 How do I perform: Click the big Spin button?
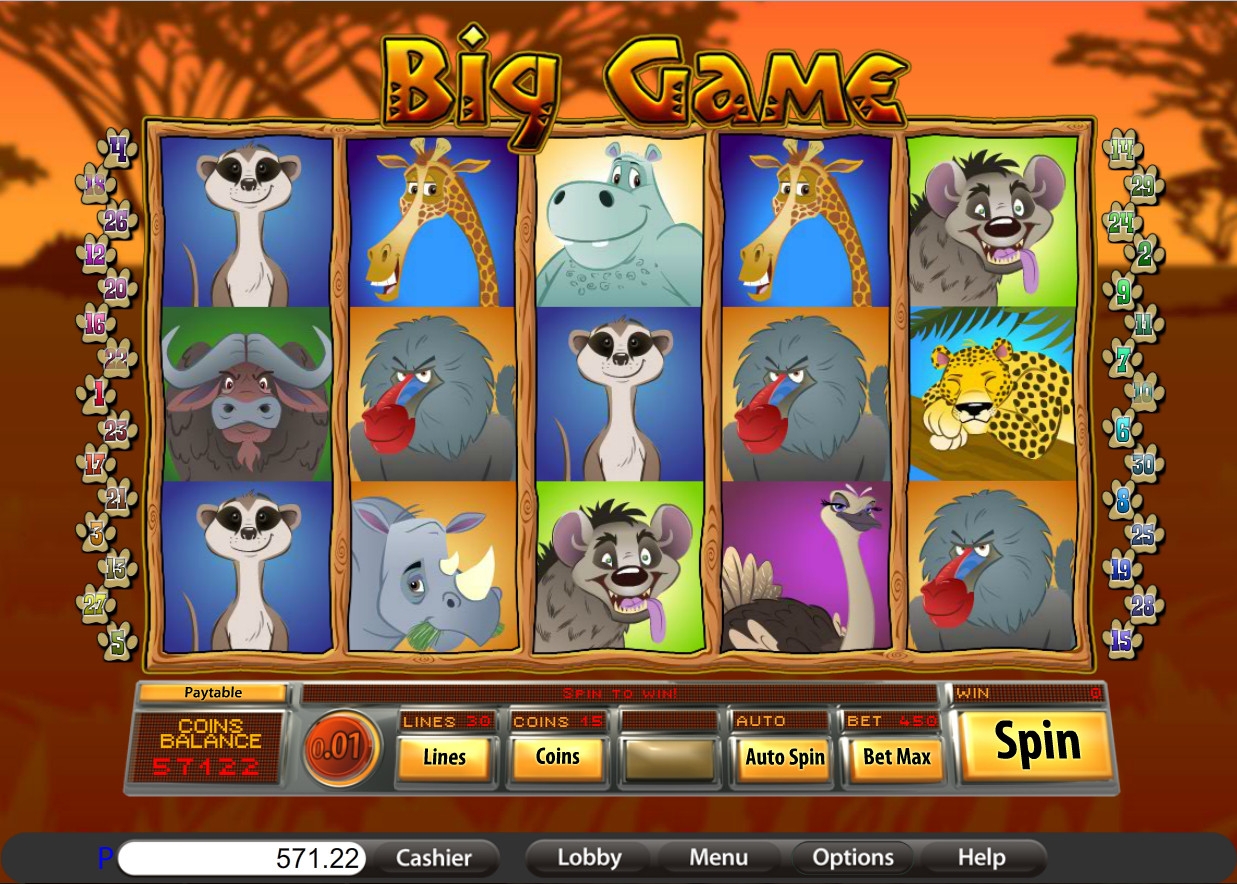click(x=1037, y=744)
